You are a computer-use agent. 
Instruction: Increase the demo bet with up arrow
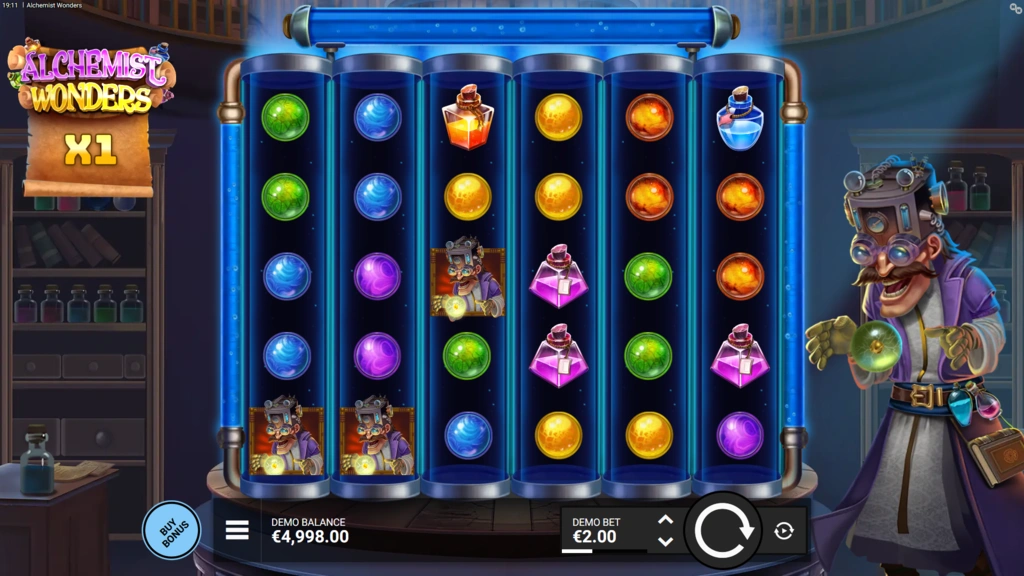pyautogui.click(x=665, y=520)
